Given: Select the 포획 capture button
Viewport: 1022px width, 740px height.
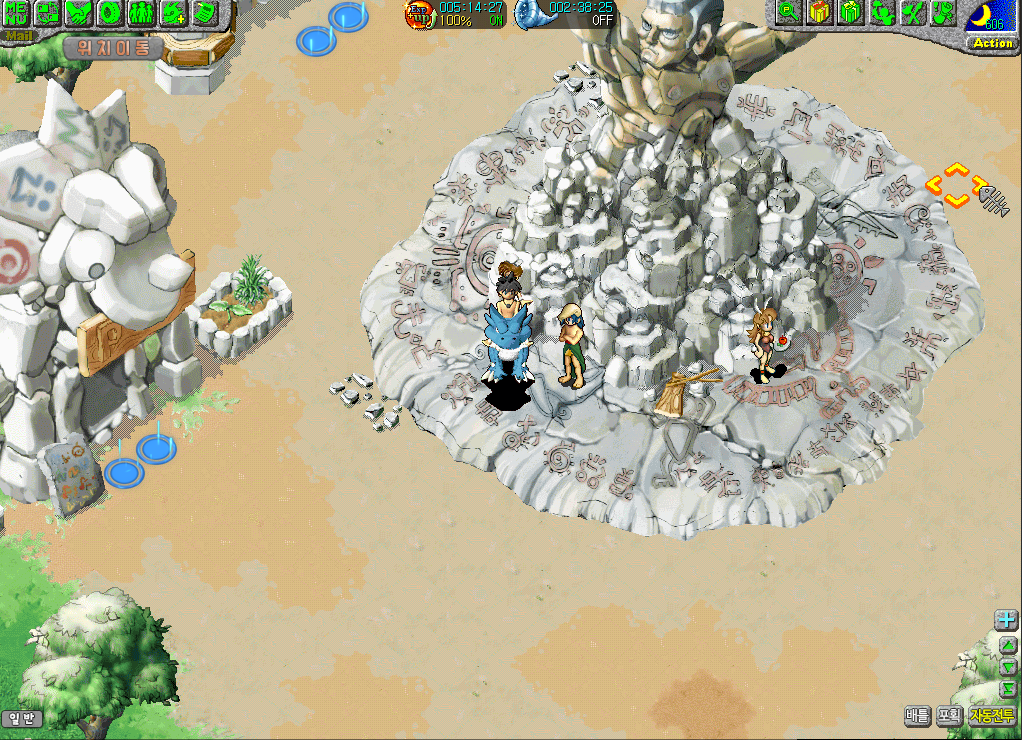Looking at the screenshot, I should 949,716.
